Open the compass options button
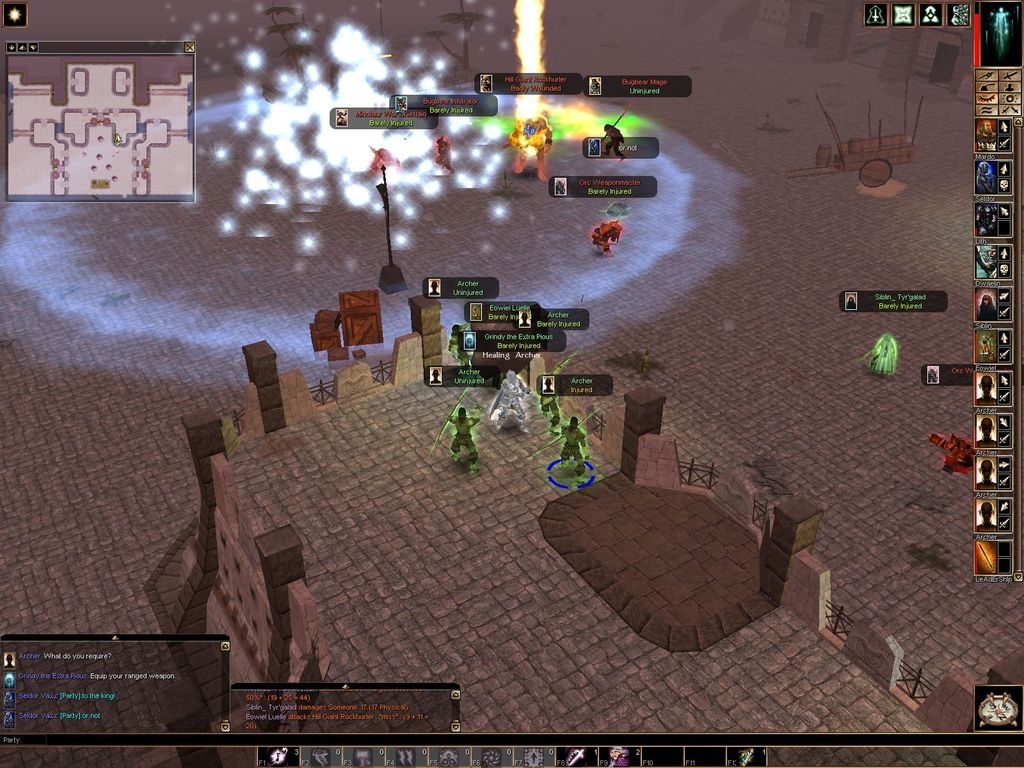1024x768 pixels. coord(998,708)
